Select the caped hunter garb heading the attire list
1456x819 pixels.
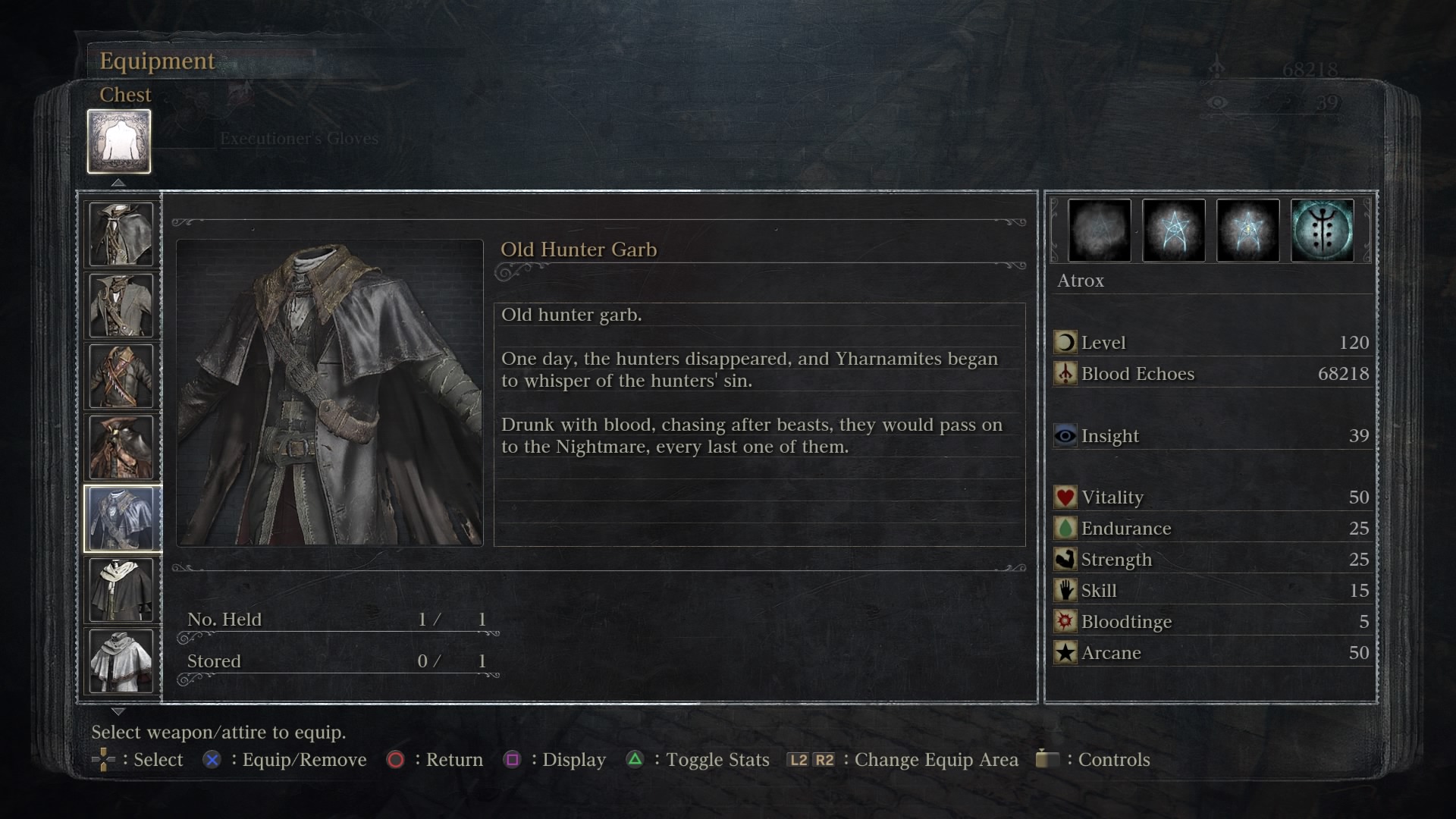121,234
